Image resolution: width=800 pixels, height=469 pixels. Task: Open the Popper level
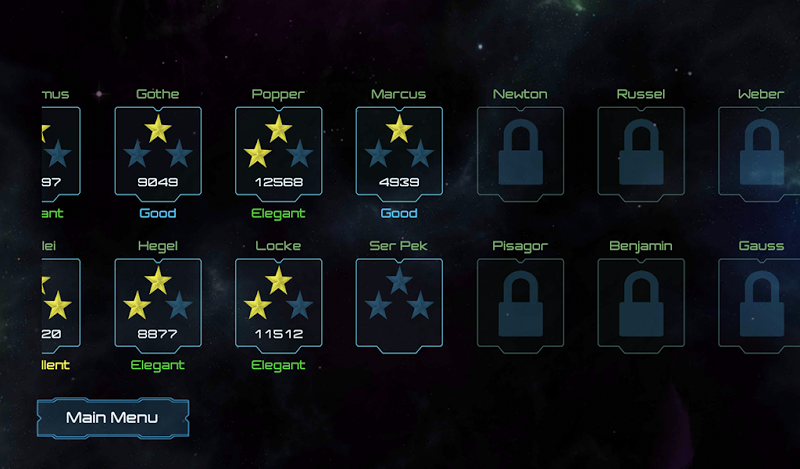click(x=278, y=151)
